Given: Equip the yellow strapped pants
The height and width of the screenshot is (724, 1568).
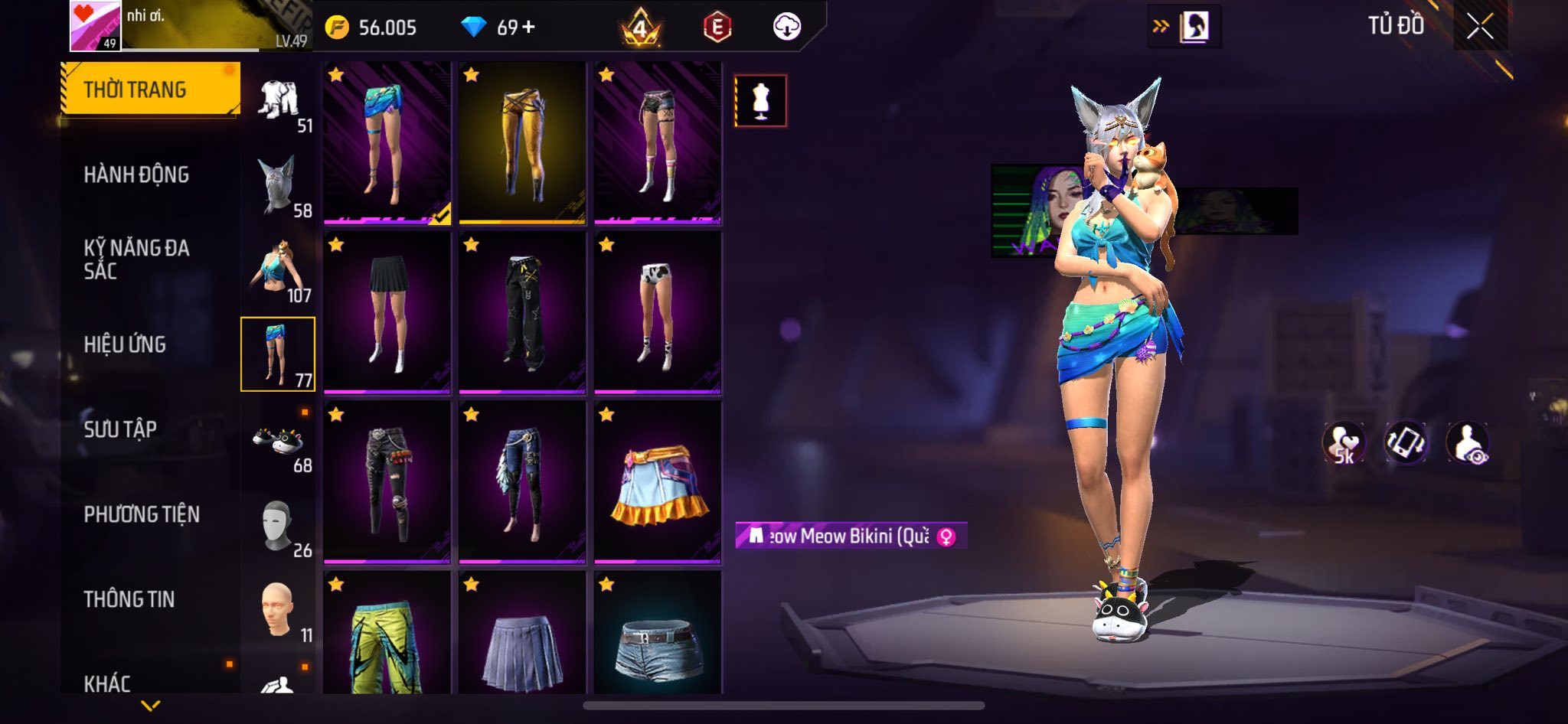Looking at the screenshot, I should [x=522, y=143].
